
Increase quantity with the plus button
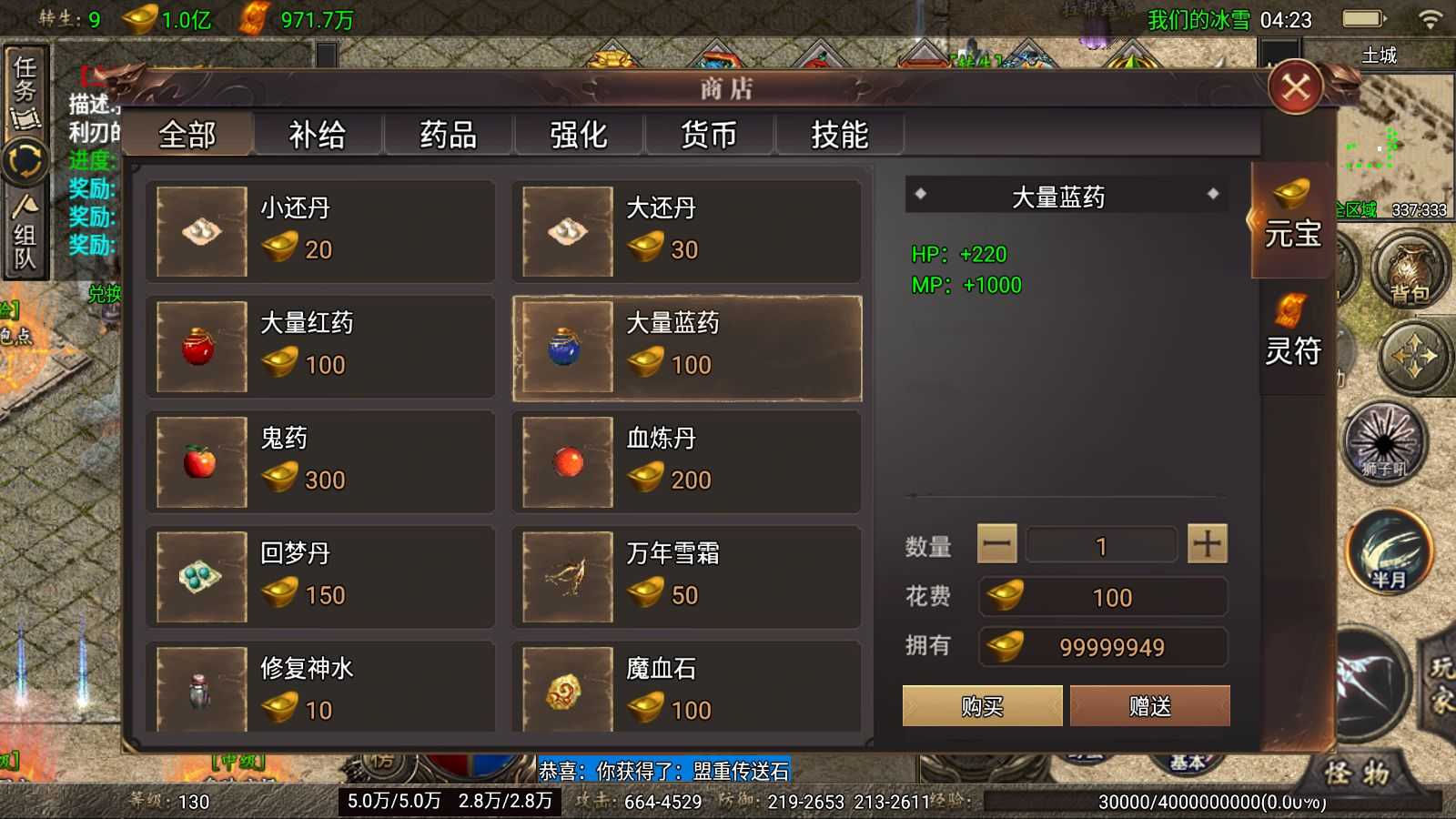pos(1207,543)
